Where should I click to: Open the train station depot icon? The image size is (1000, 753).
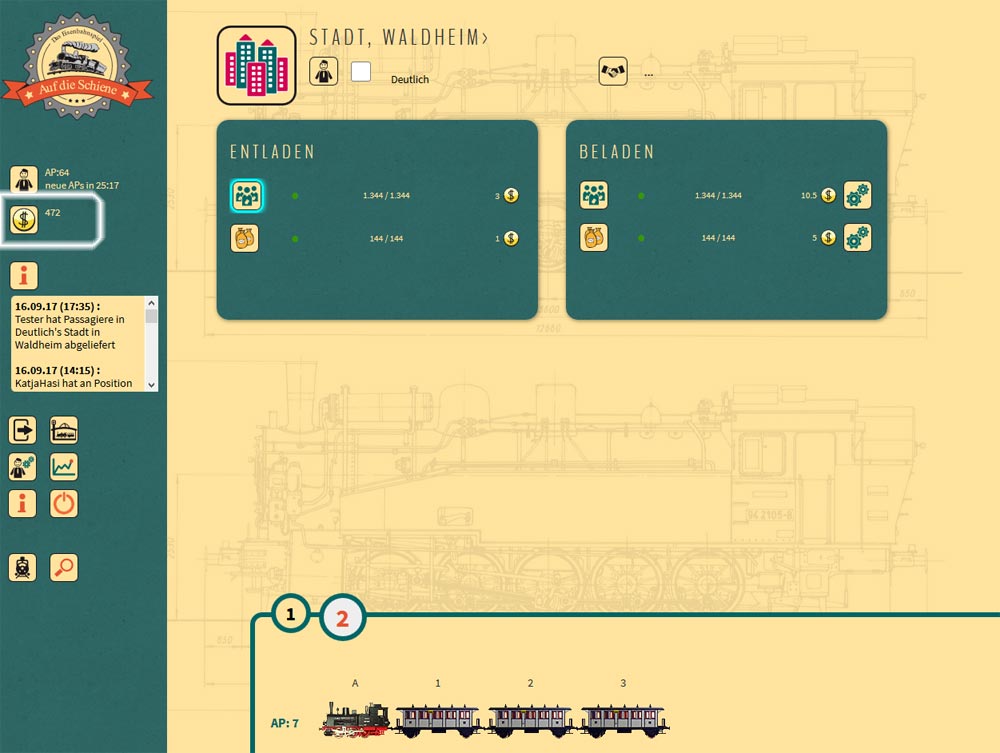(x=64, y=430)
